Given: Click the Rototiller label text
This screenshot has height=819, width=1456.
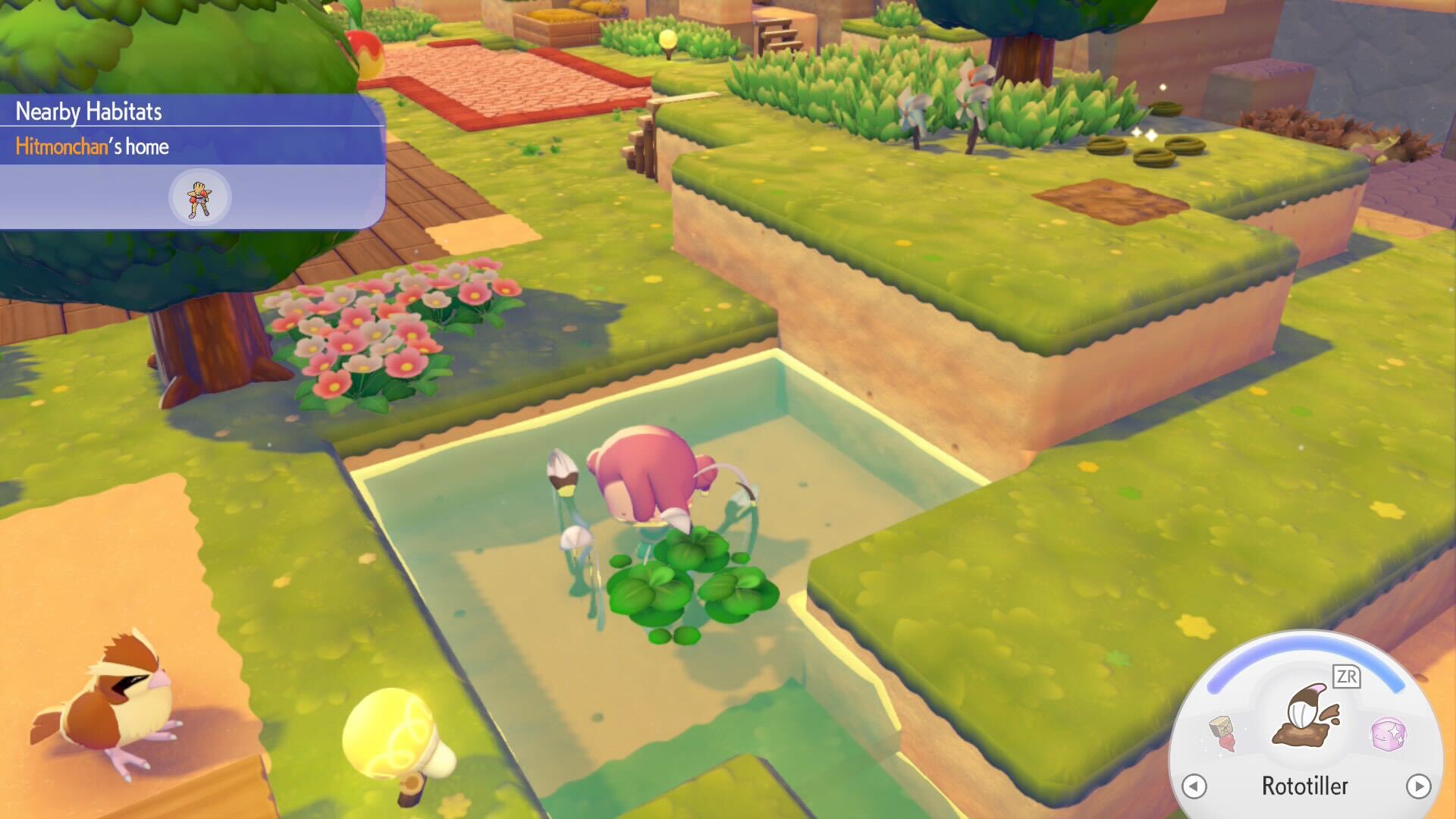Looking at the screenshot, I should [x=1306, y=787].
